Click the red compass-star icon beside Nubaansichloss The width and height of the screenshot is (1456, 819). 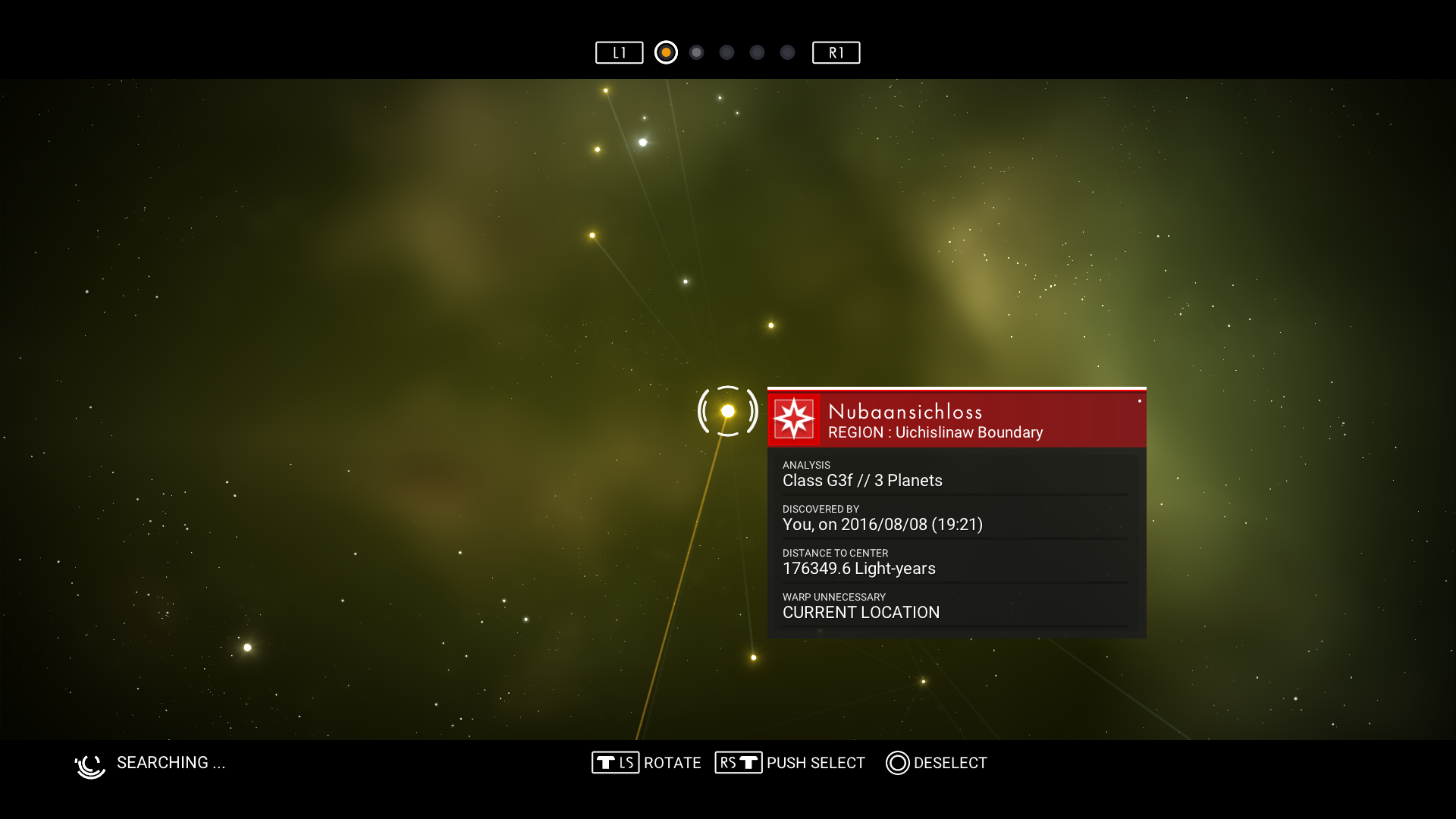(794, 419)
